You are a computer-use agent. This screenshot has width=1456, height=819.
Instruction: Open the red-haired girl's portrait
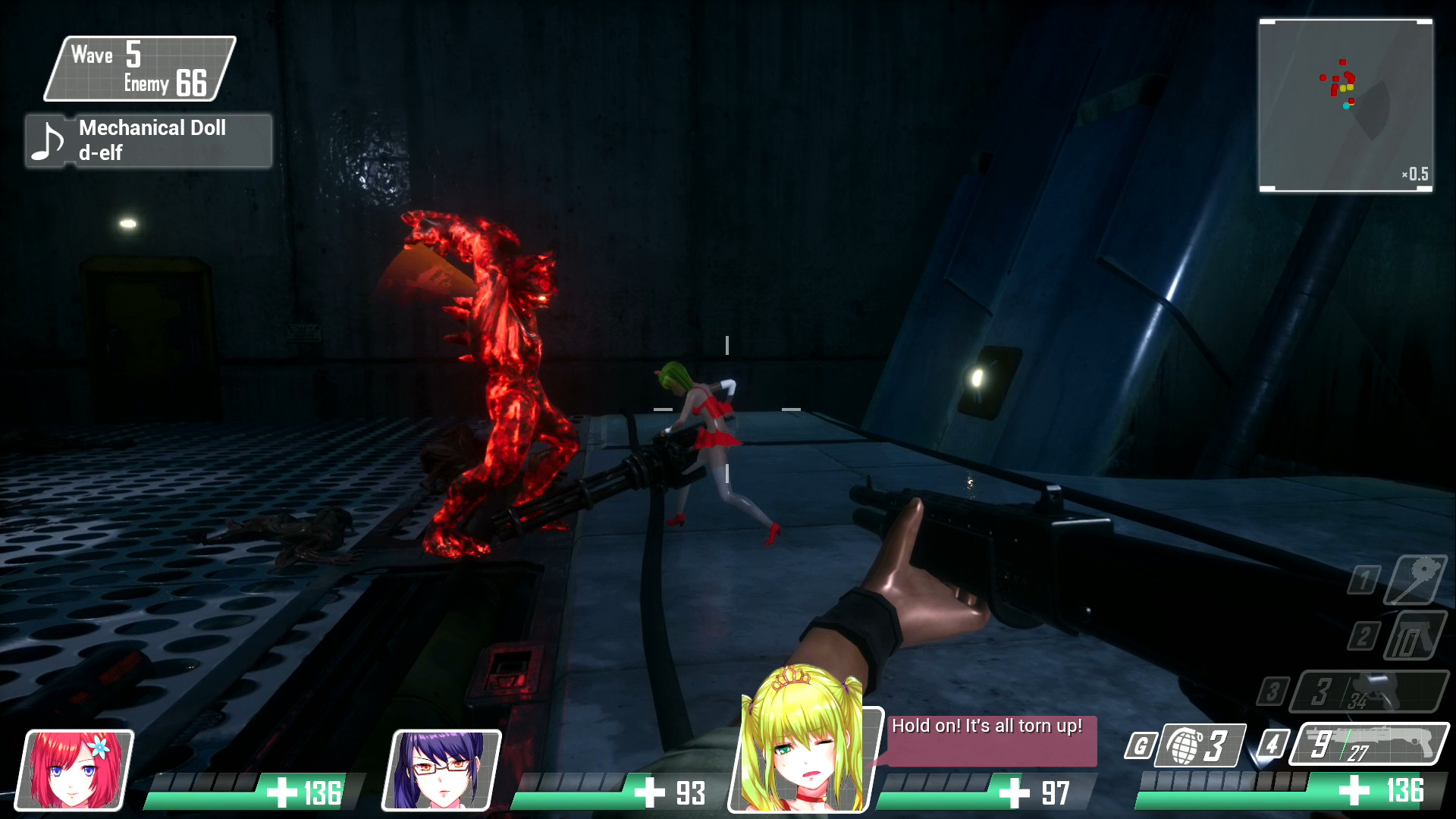pos(77,770)
